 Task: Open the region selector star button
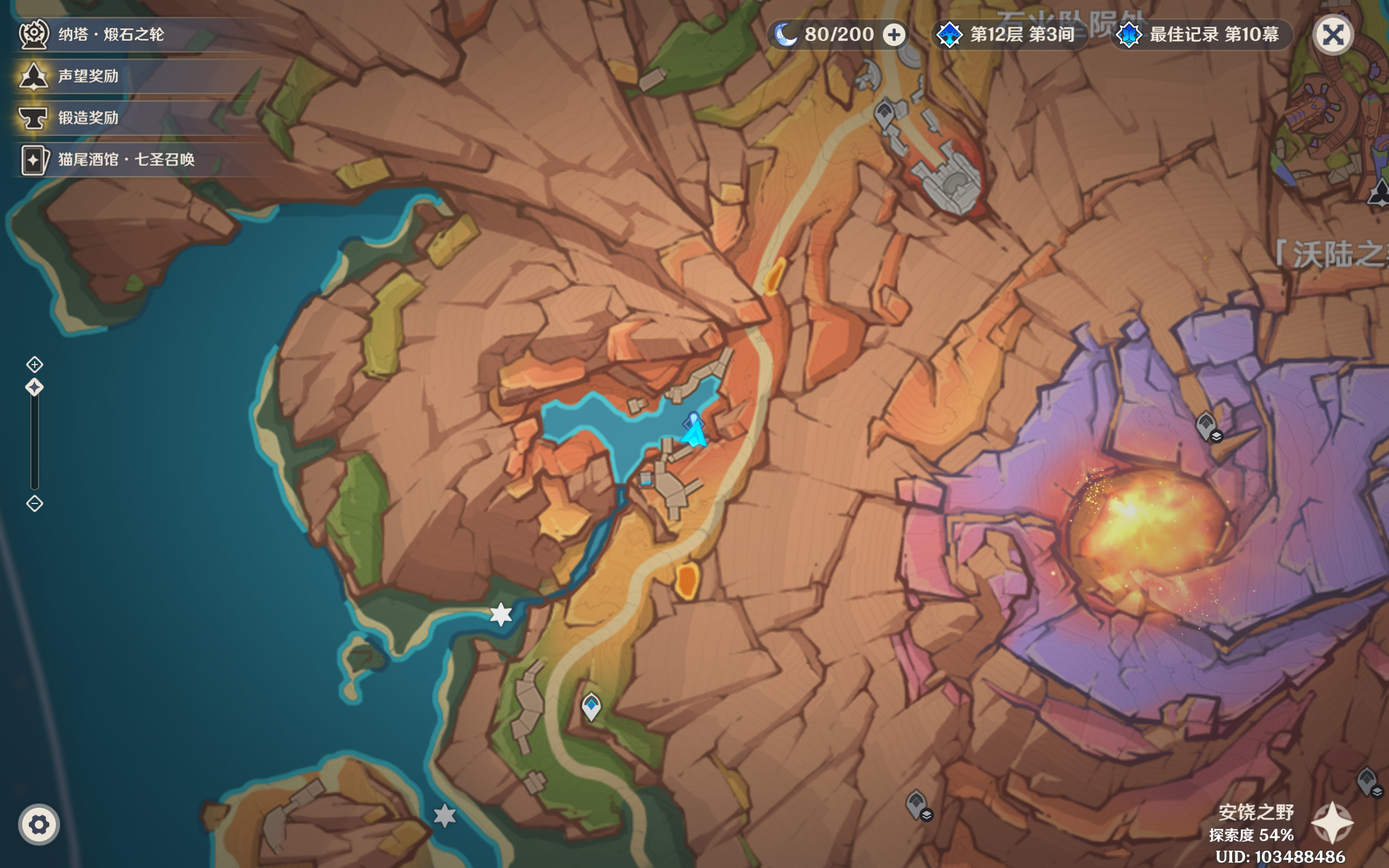1332,822
